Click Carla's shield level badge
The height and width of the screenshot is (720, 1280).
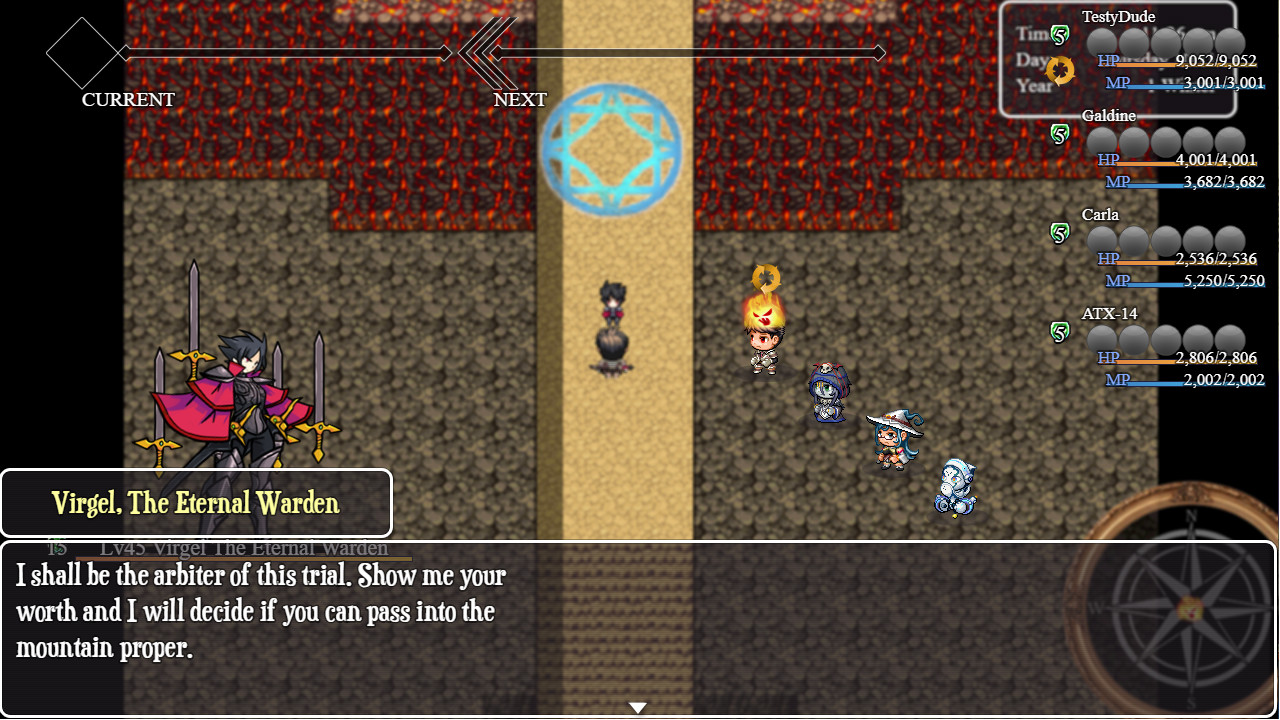click(1060, 231)
